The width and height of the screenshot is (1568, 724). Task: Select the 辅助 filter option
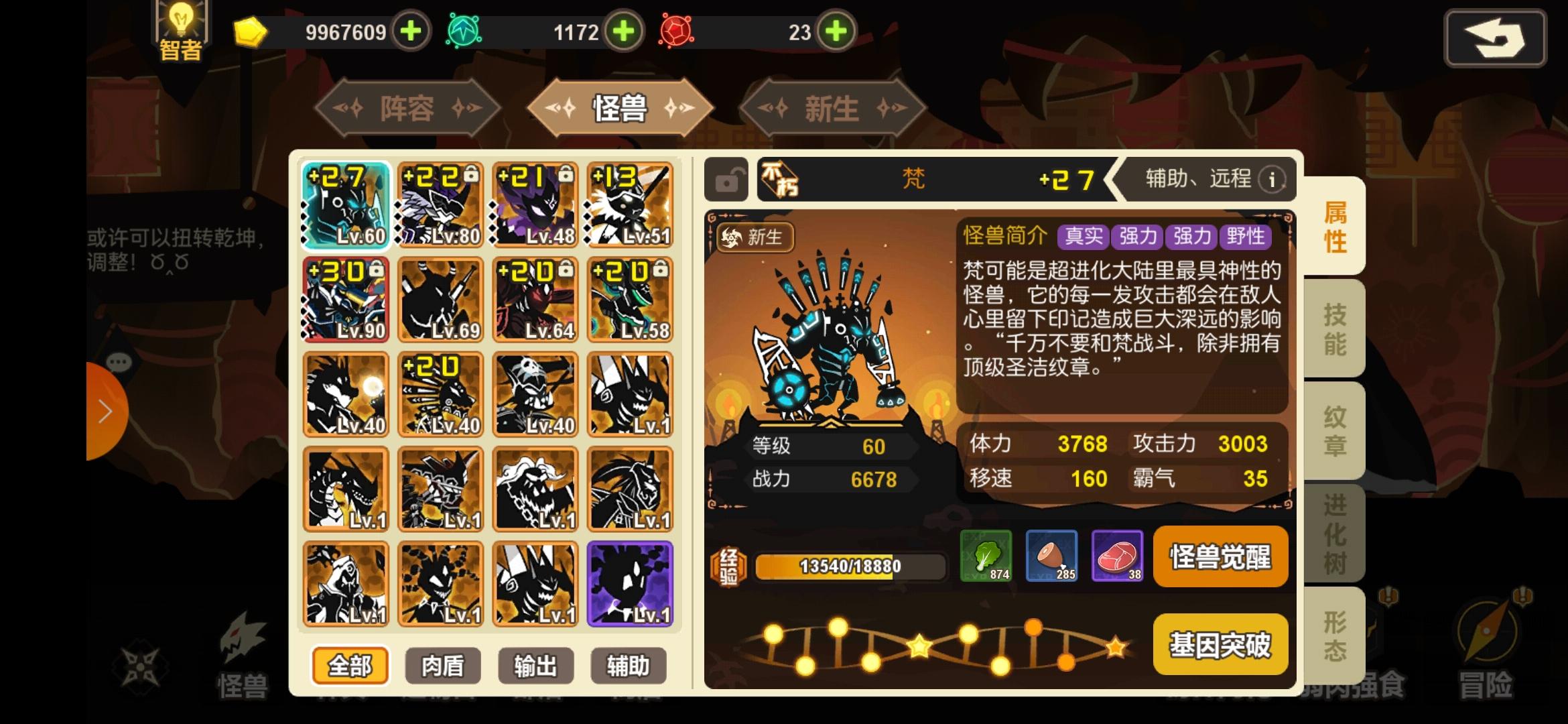[x=627, y=665]
